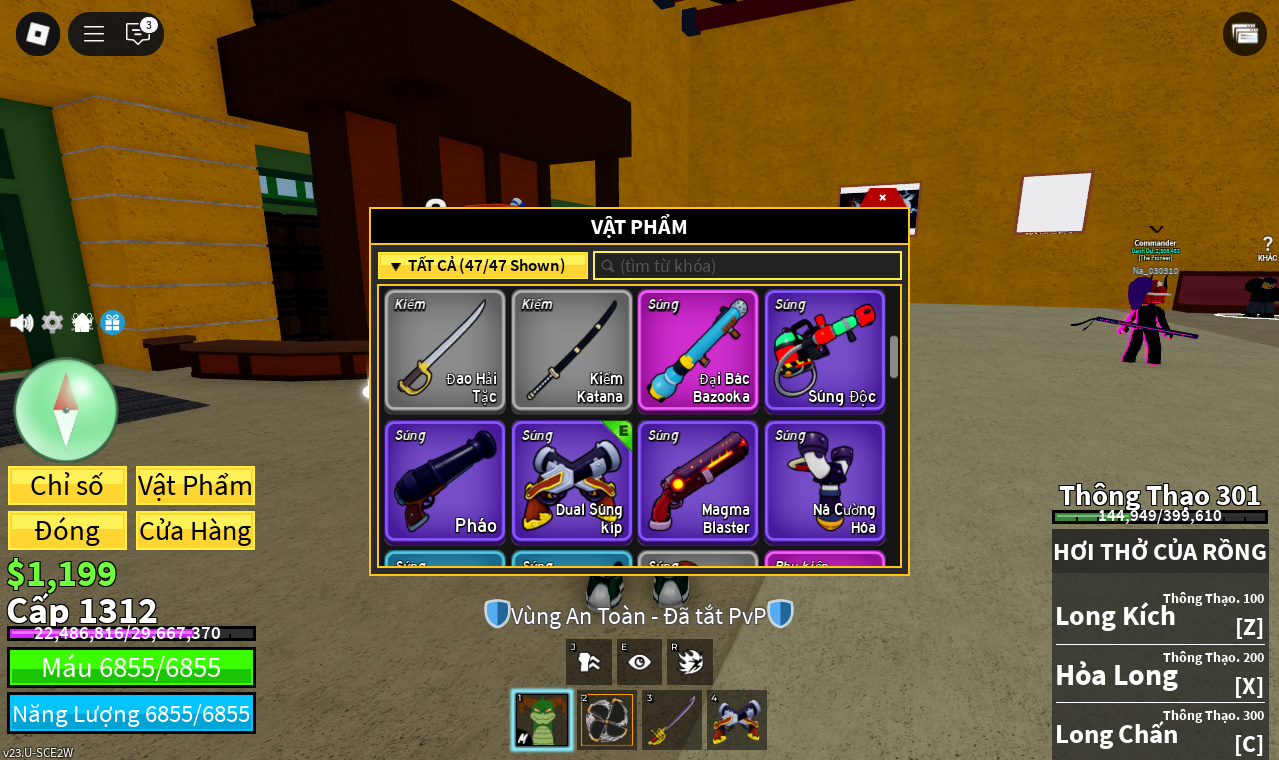Open the Tất Cả filter dropdown

(x=483, y=266)
